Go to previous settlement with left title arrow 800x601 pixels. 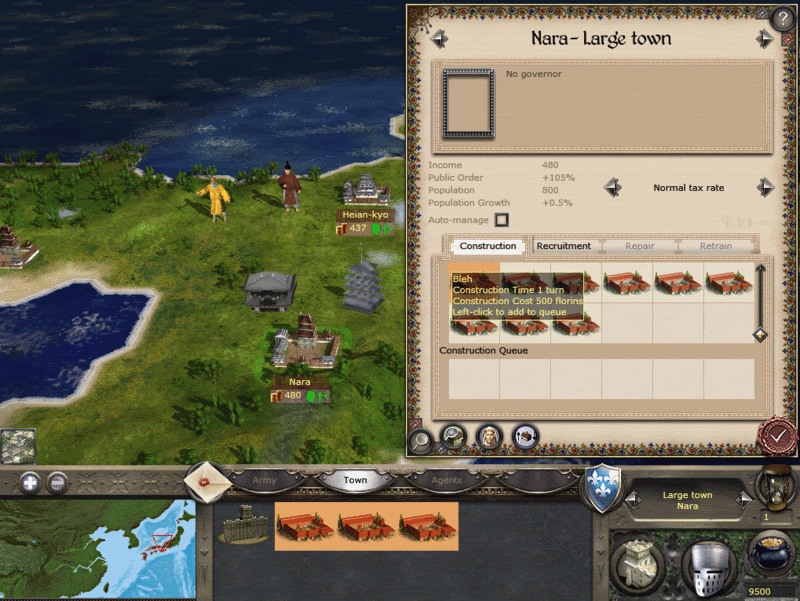[439, 39]
